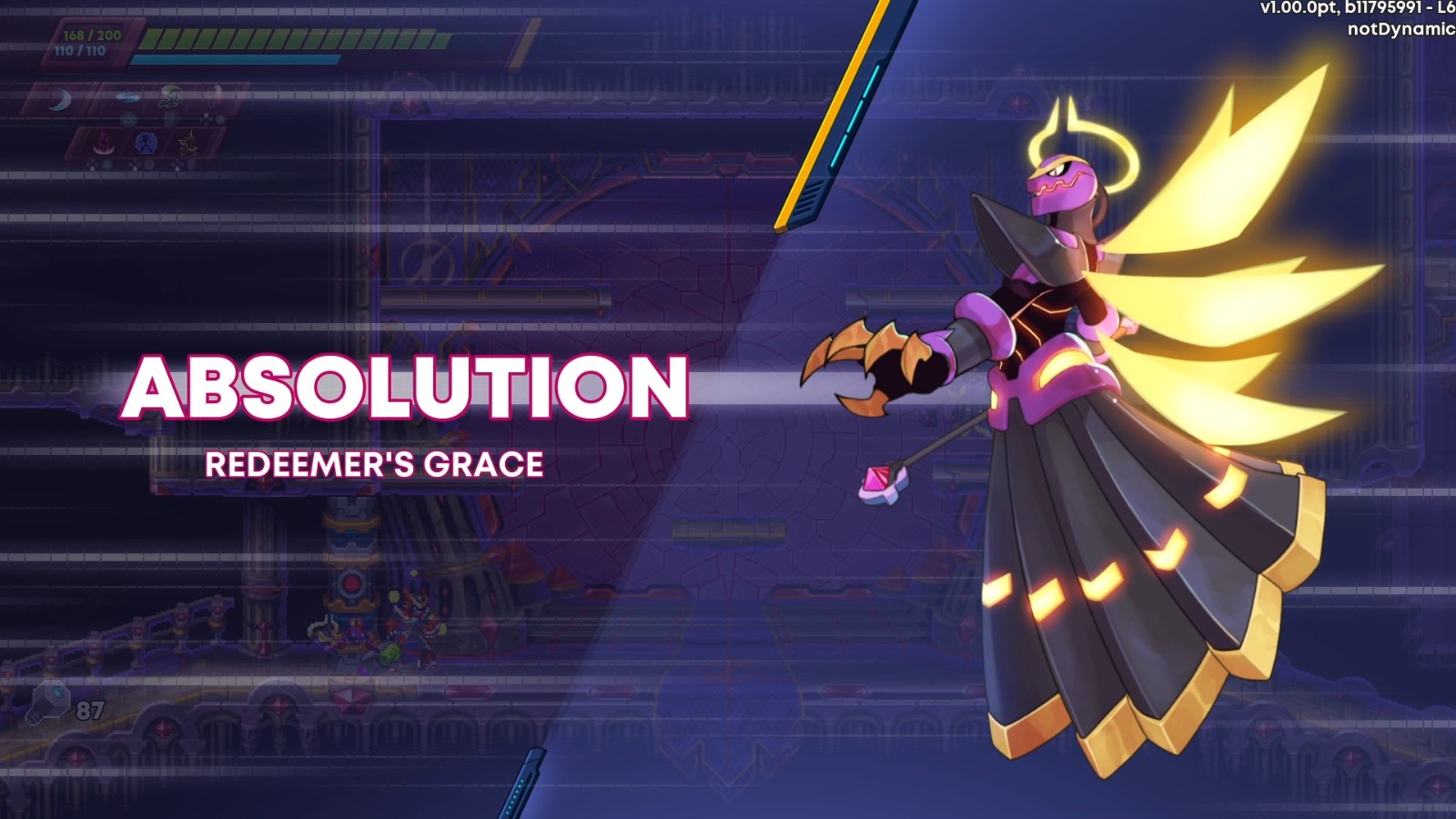Select the blue wave weapon icon
The image size is (1456, 819).
[x=127, y=96]
